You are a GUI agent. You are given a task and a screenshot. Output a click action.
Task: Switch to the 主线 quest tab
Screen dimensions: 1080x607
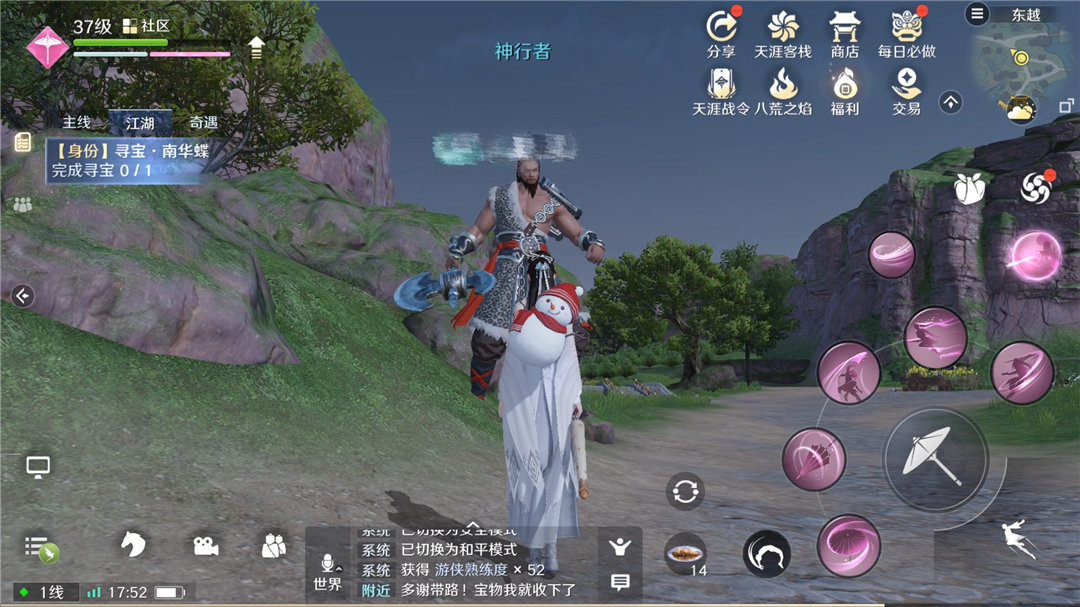[x=77, y=122]
